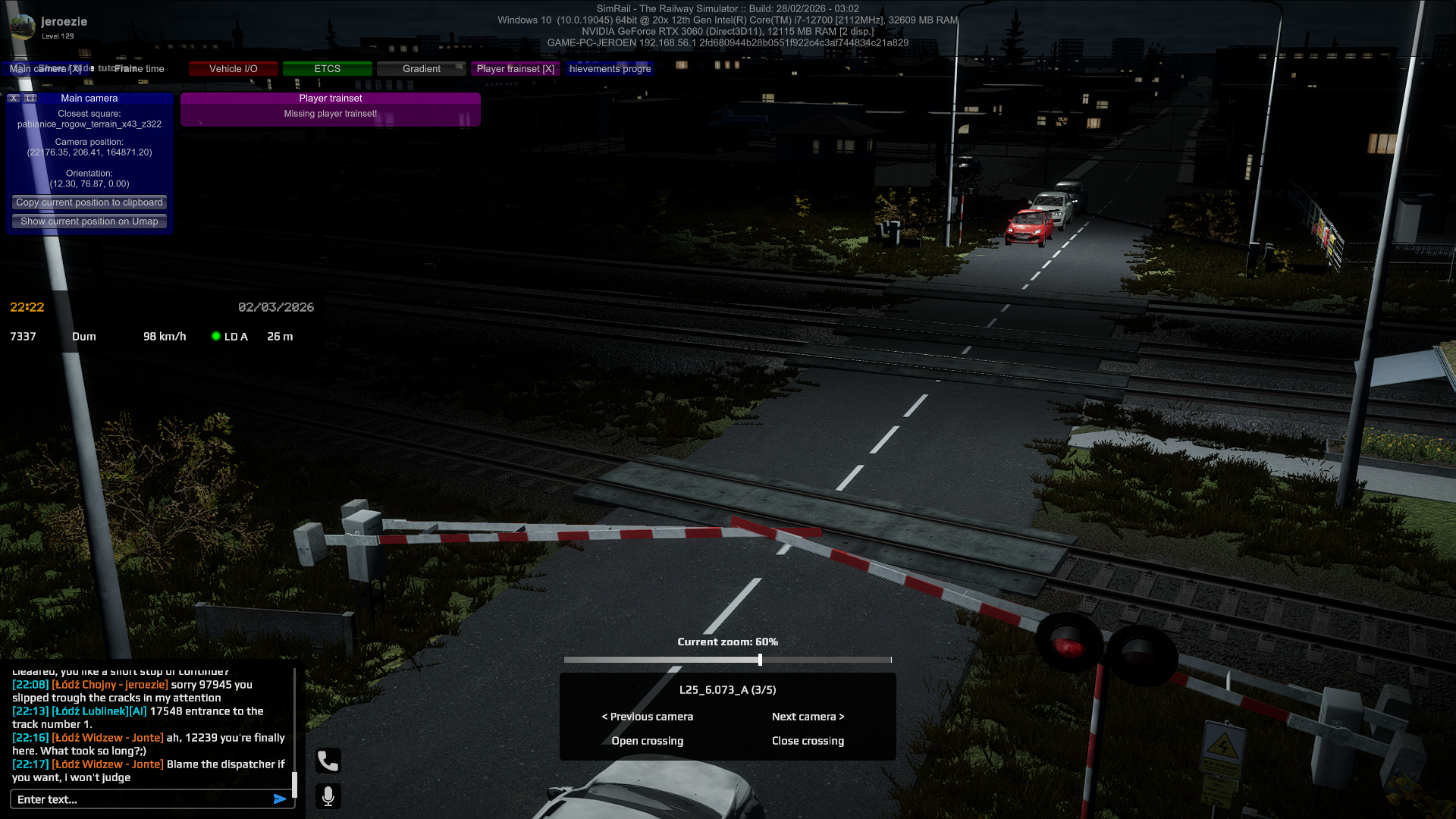Open the Achievements progress tab

click(x=610, y=69)
